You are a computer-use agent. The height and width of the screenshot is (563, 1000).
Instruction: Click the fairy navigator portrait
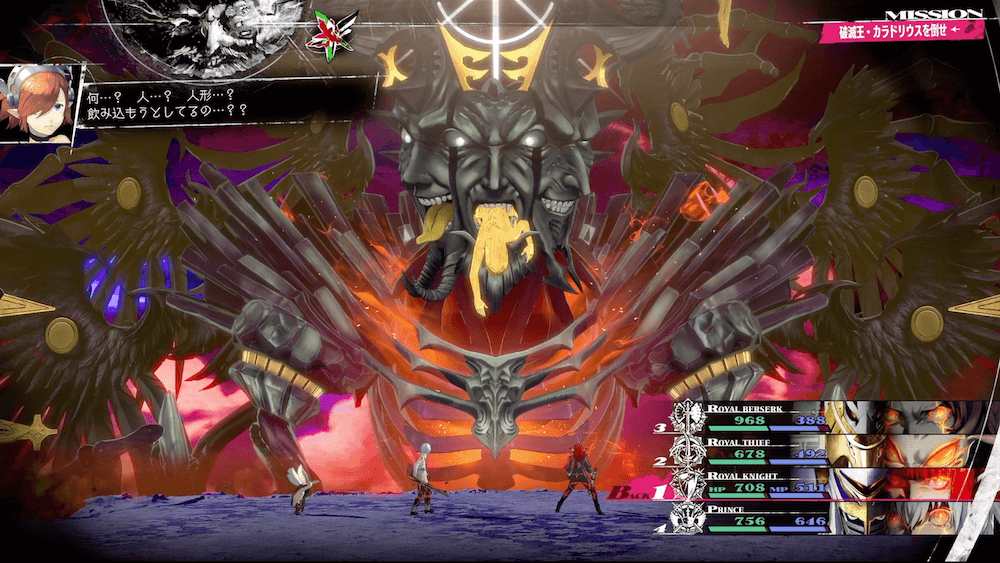[40, 104]
